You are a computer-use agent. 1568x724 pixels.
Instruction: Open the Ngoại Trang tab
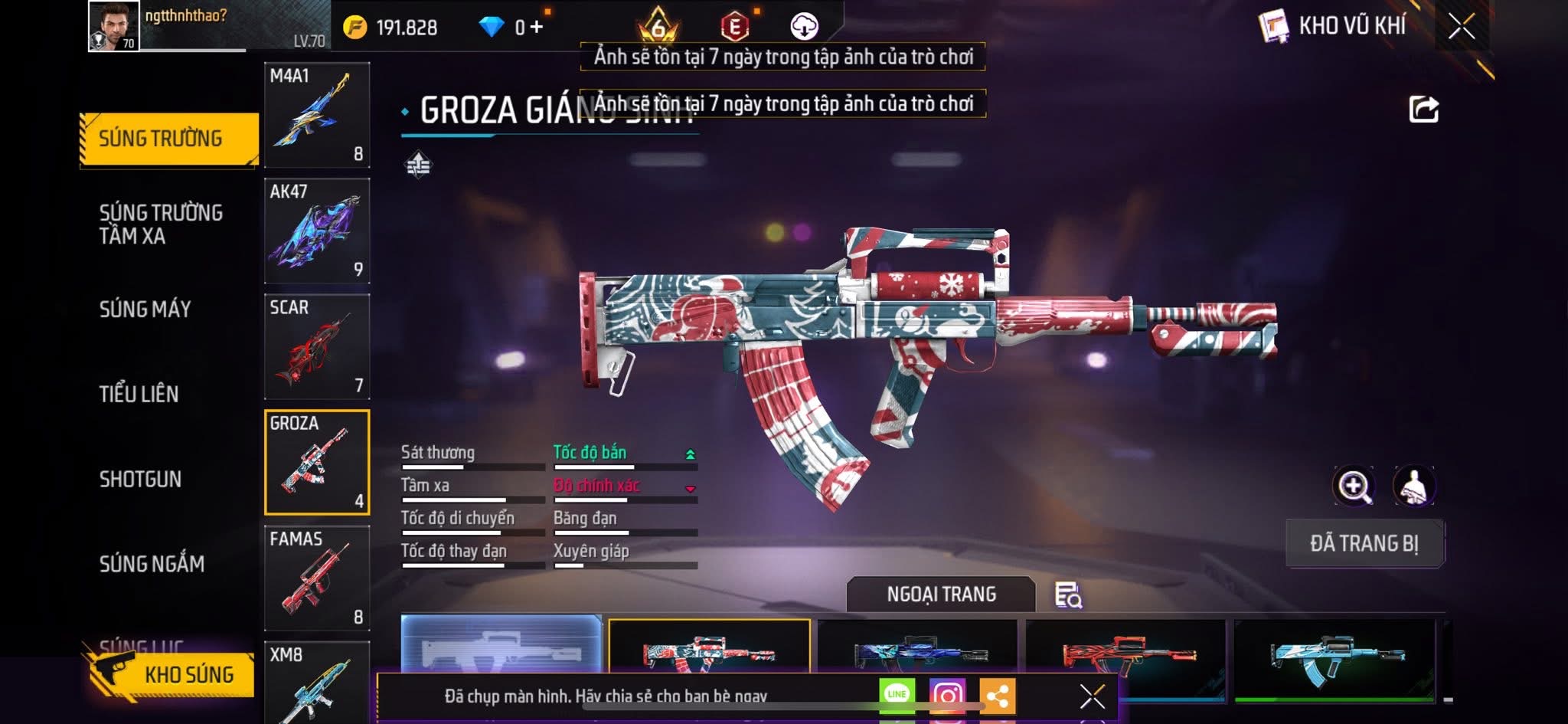tap(941, 594)
